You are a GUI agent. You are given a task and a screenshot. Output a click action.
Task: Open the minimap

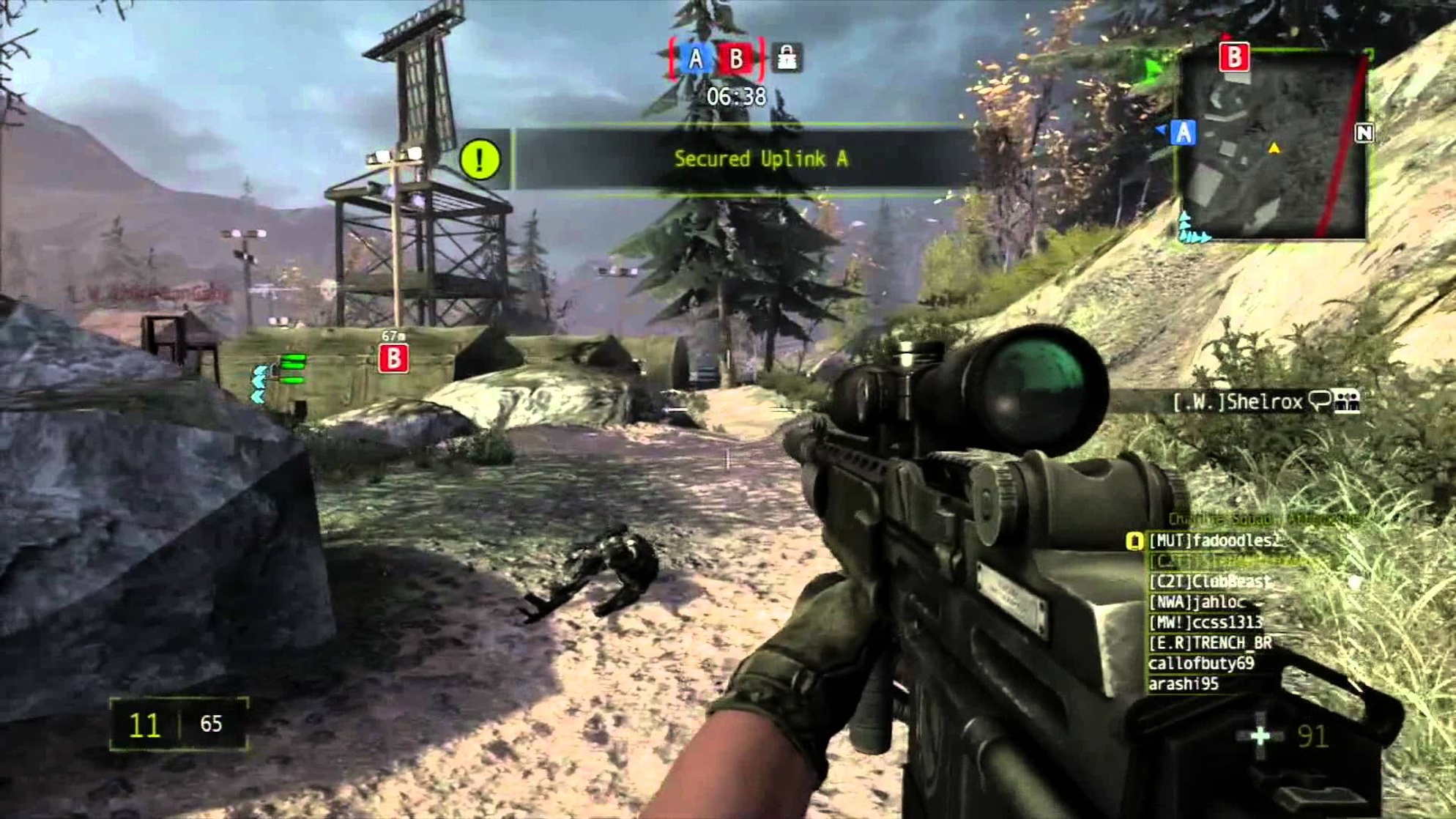(1273, 147)
